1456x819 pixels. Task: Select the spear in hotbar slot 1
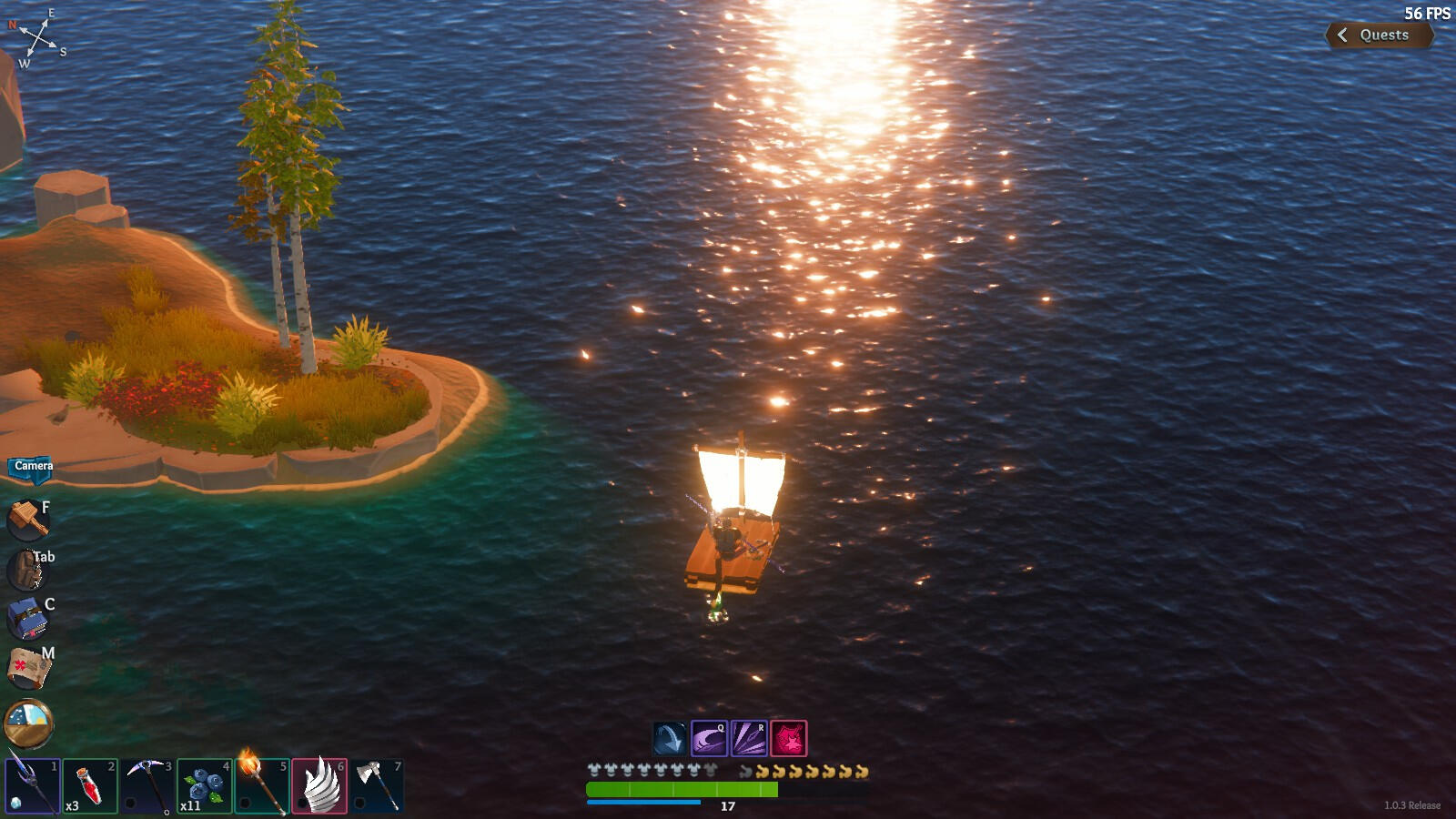coord(33,785)
